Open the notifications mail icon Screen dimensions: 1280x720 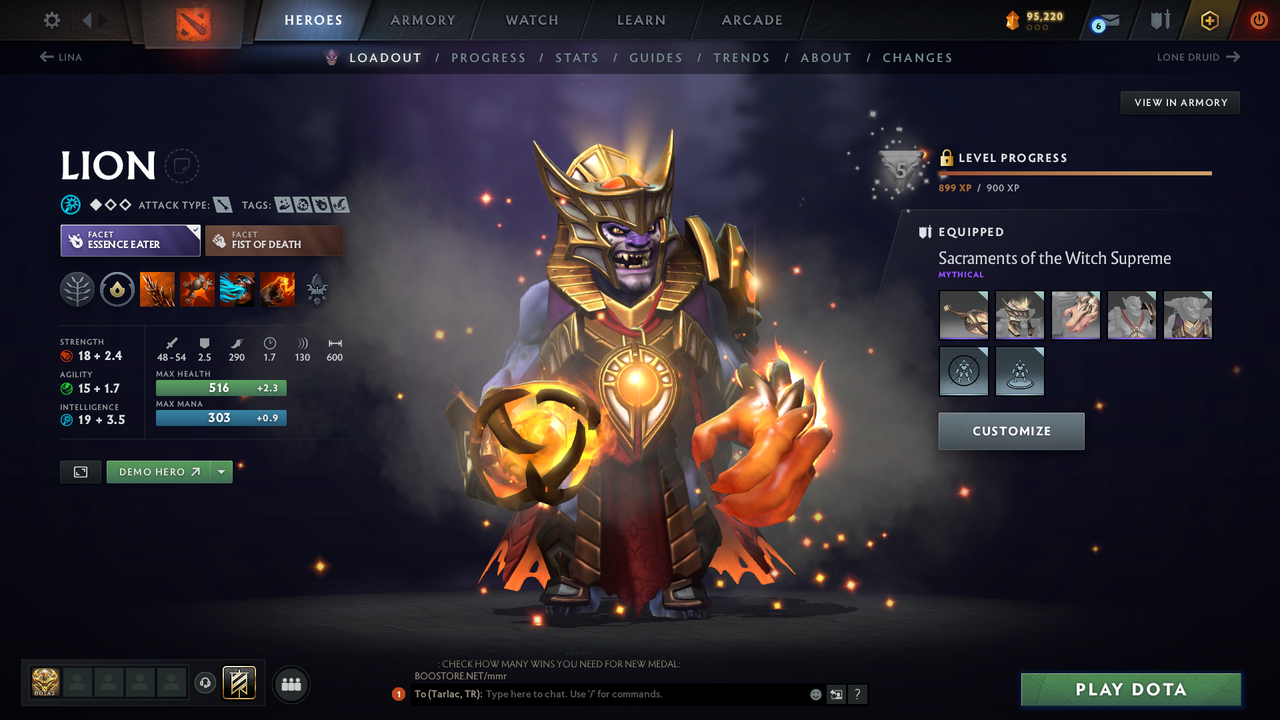coord(1103,19)
